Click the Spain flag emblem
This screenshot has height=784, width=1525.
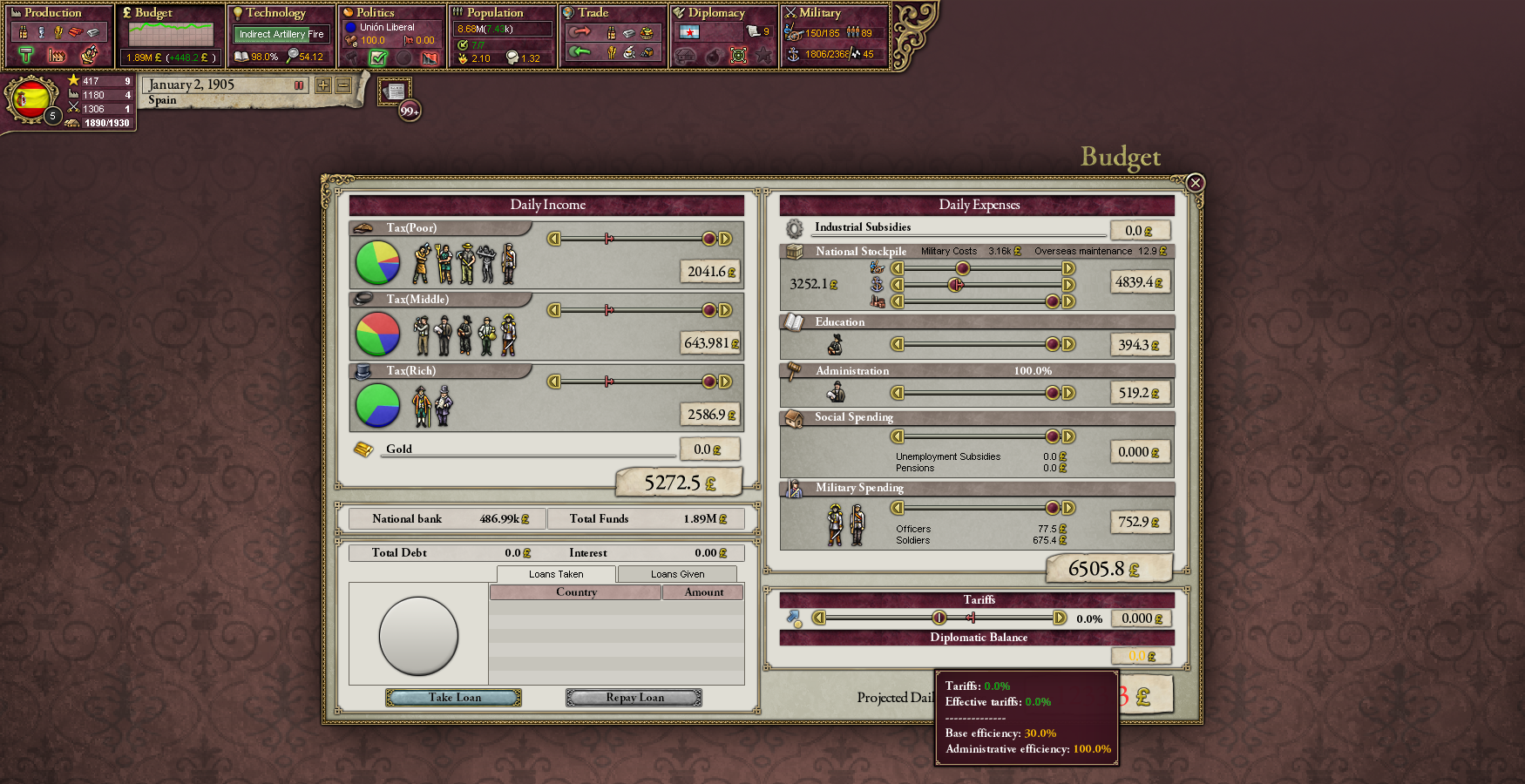(x=30, y=99)
